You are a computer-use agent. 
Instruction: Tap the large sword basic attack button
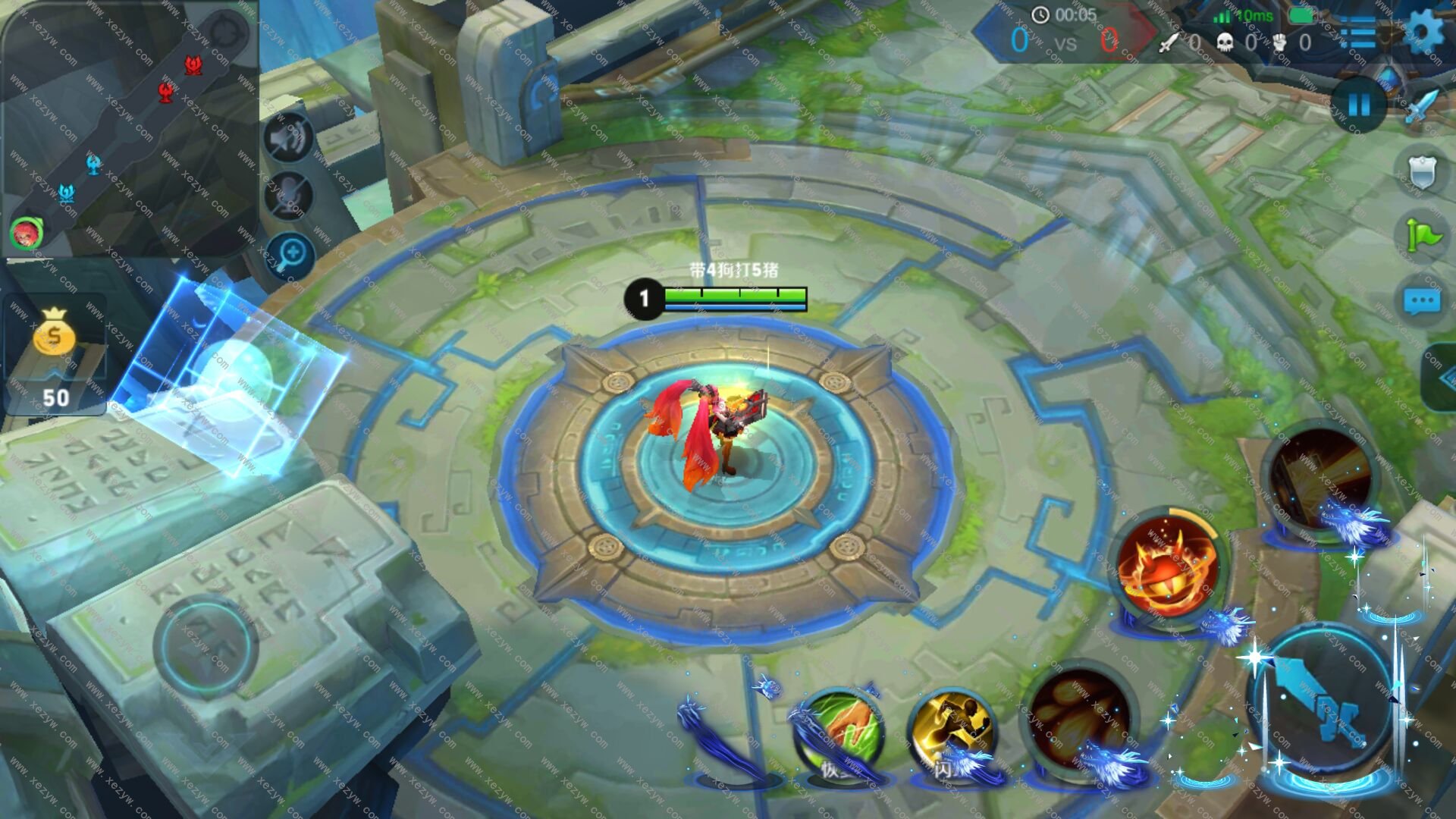pos(1323,701)
